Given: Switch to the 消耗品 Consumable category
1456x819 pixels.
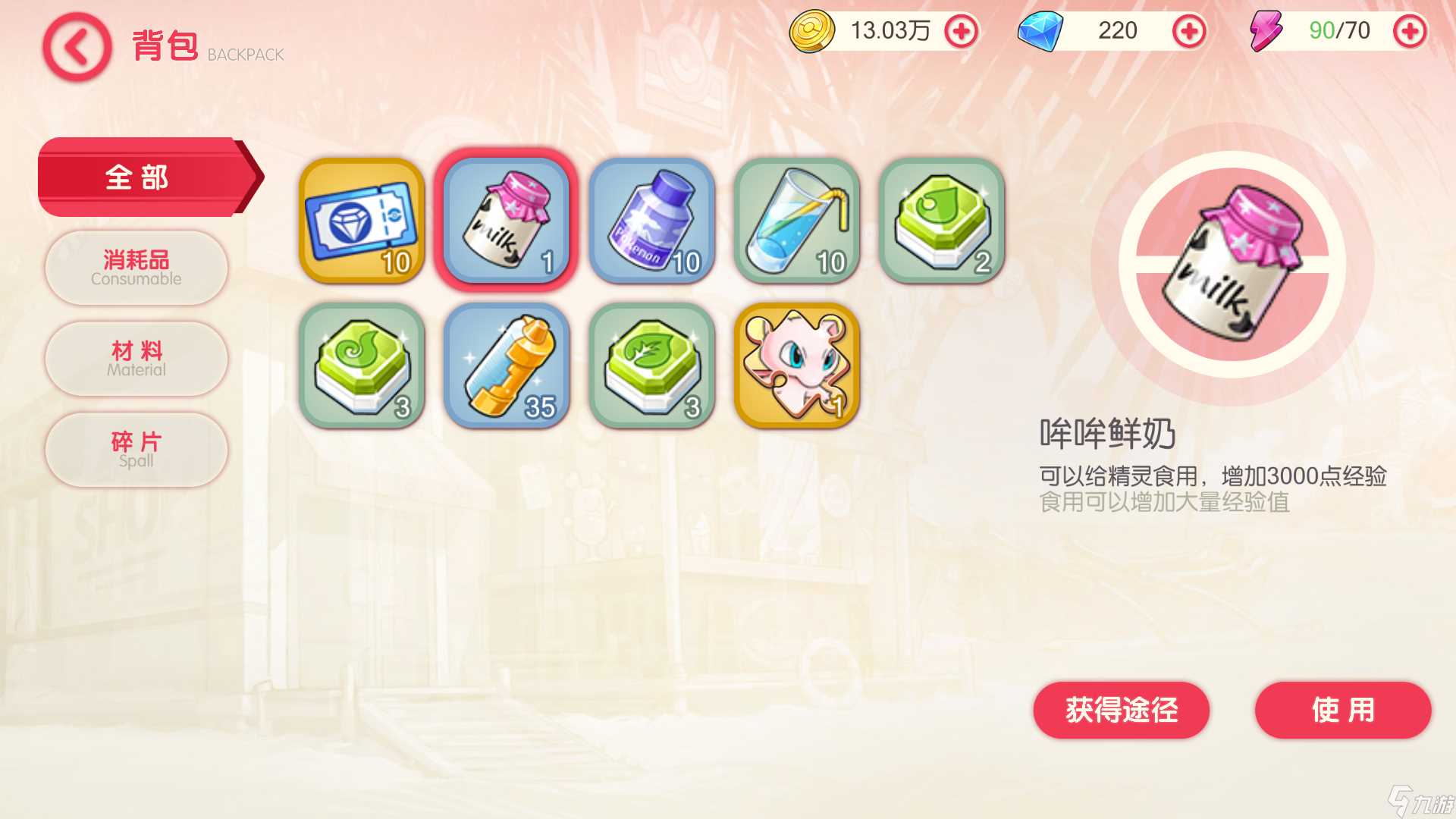Looking at the screenshot, I should (135, 268).
